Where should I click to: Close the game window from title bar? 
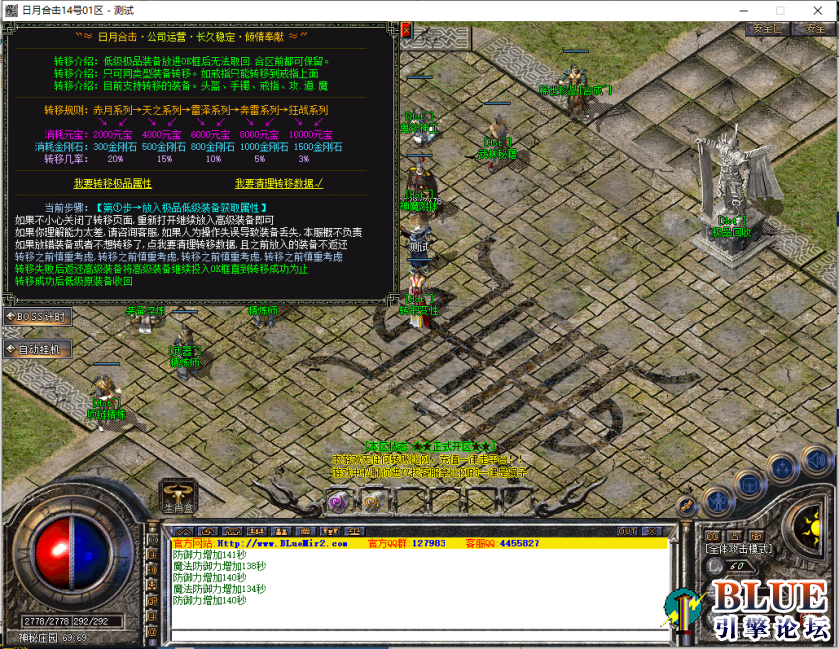pos(816,9)
